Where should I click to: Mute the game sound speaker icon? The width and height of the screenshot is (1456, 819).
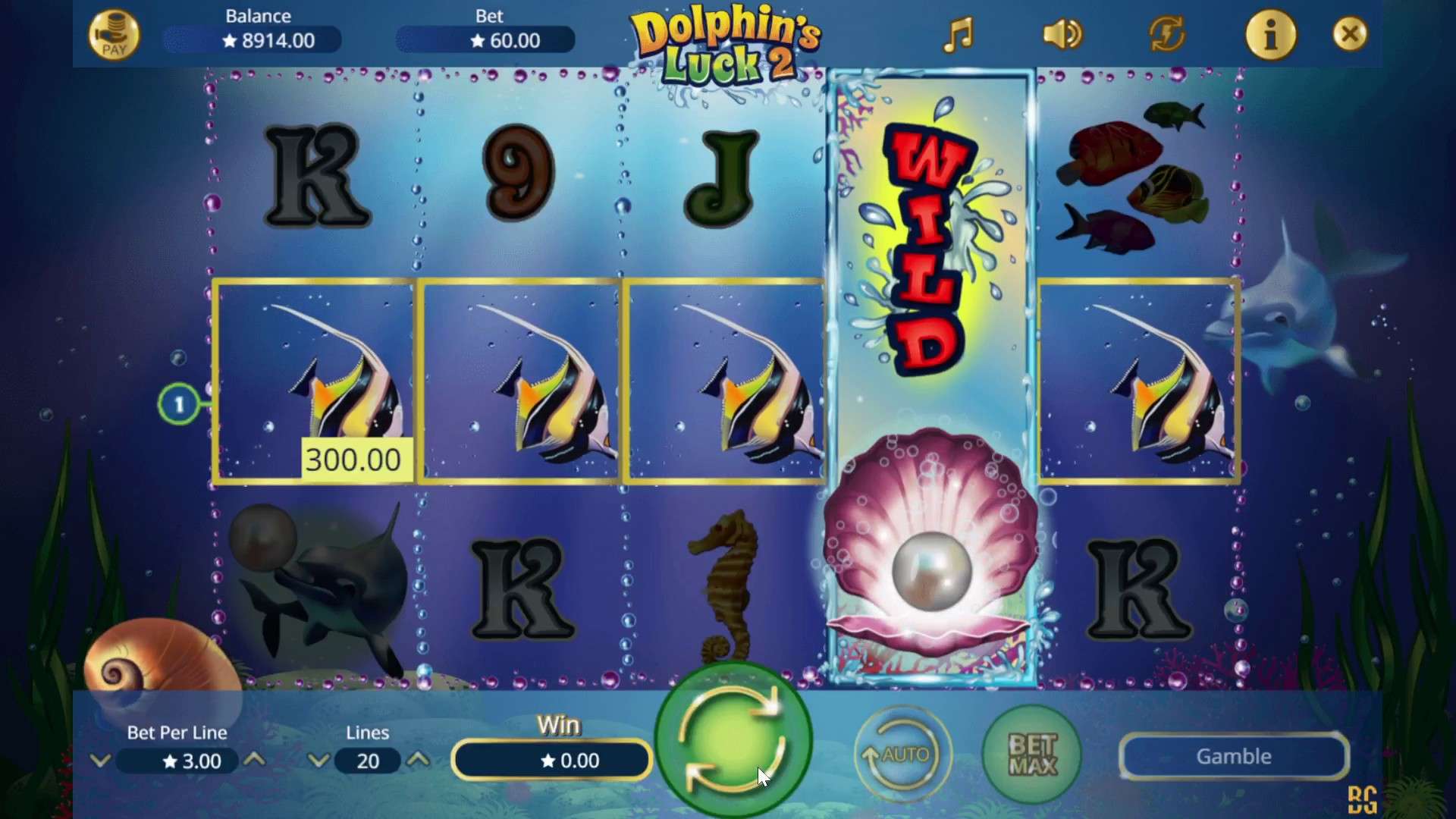[x=1061, y=34]
